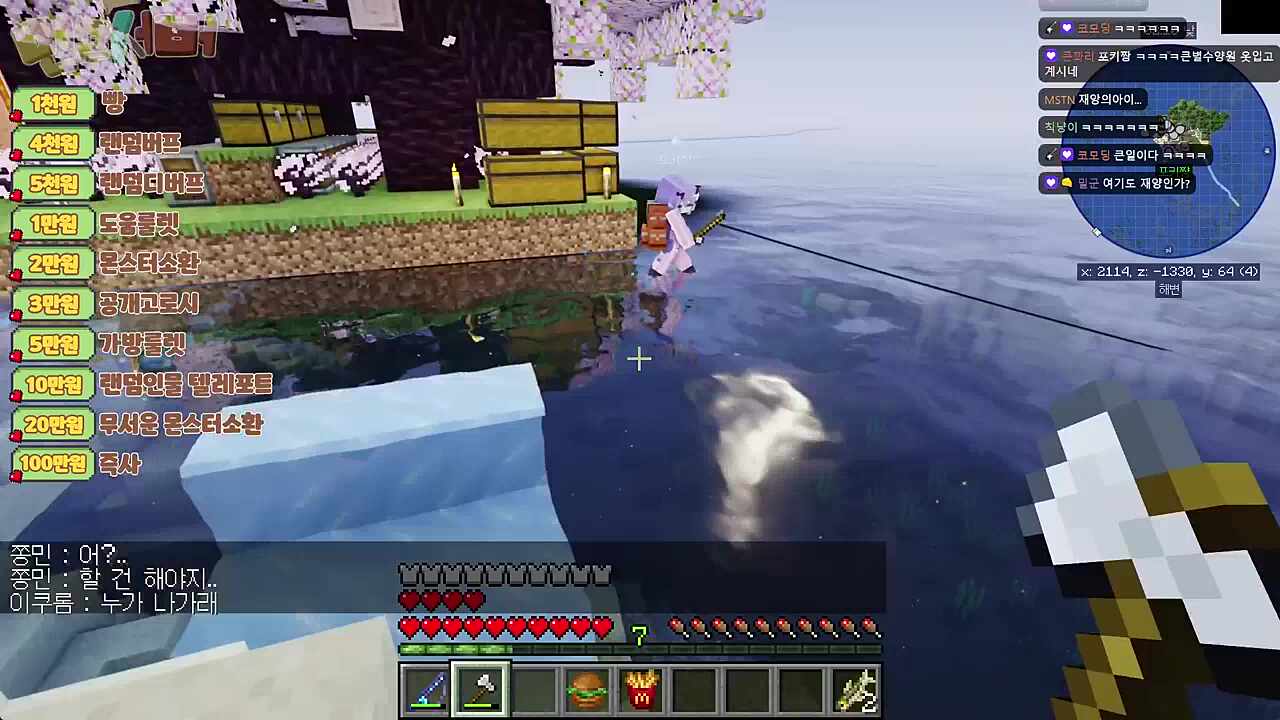Screen dimensions: 1280x720
Task: Click the 해변 biome label under coordinates
Action: (1168, 290)
